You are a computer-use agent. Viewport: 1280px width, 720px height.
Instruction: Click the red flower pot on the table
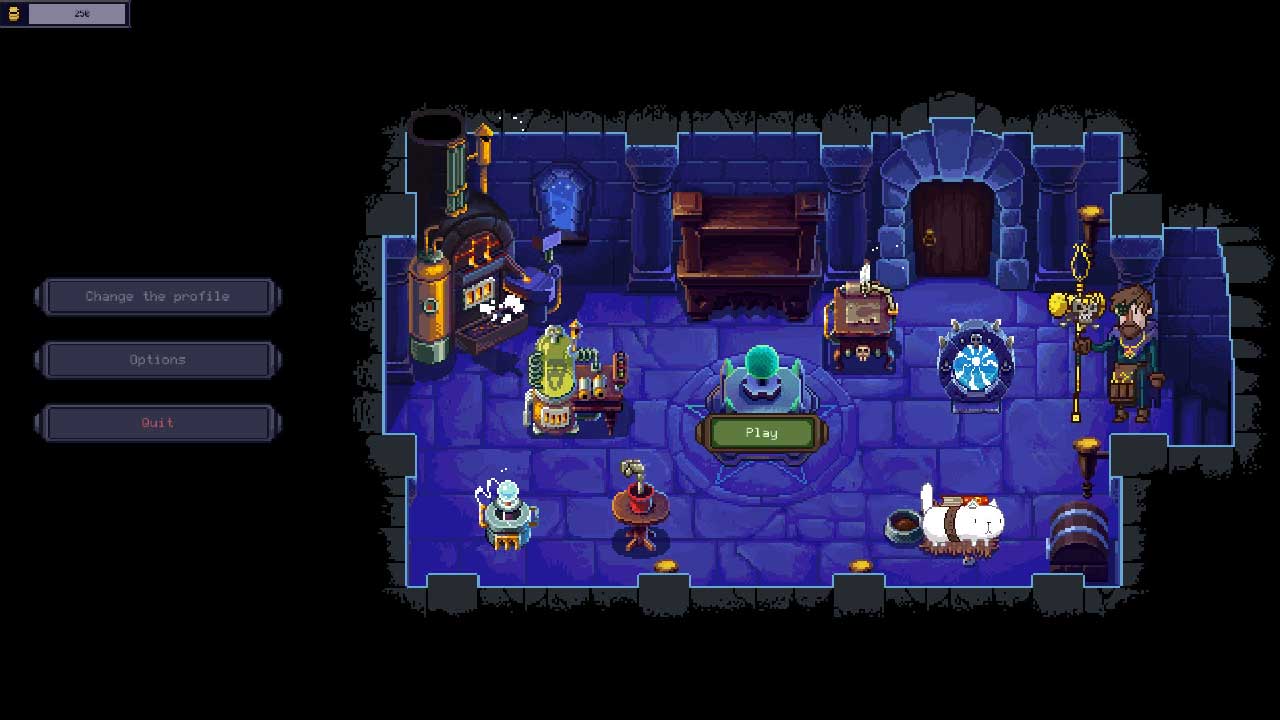pos(638,495)
